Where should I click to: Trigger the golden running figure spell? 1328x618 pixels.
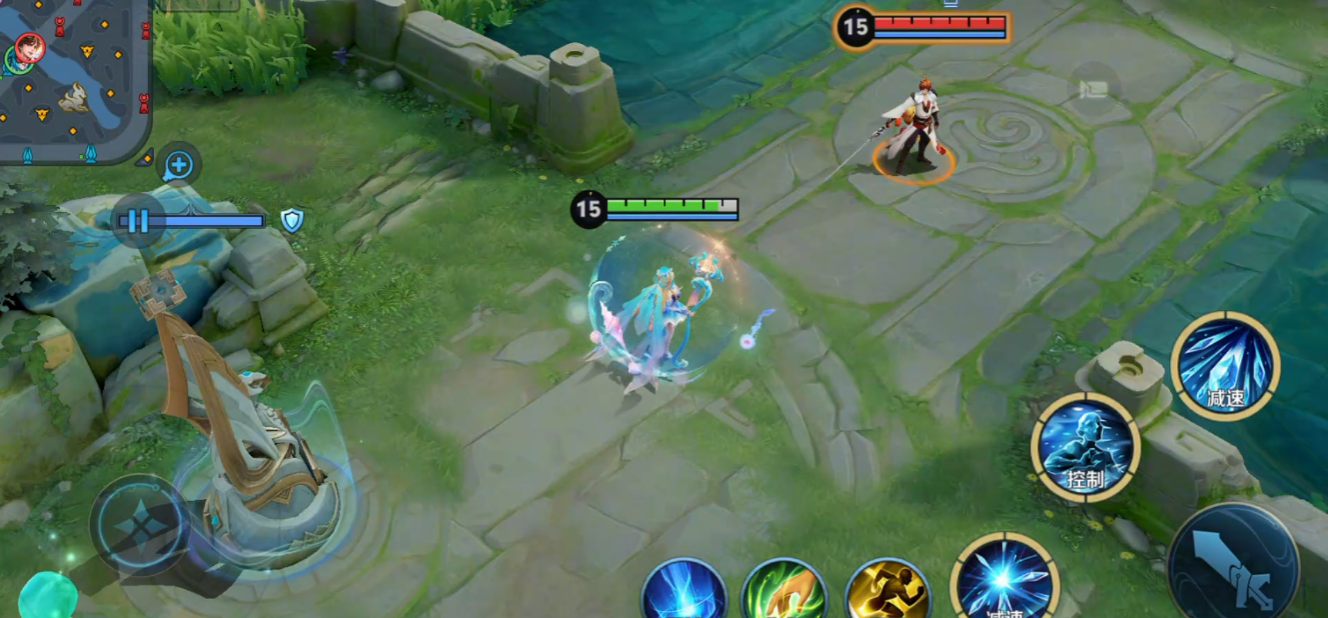887,592
